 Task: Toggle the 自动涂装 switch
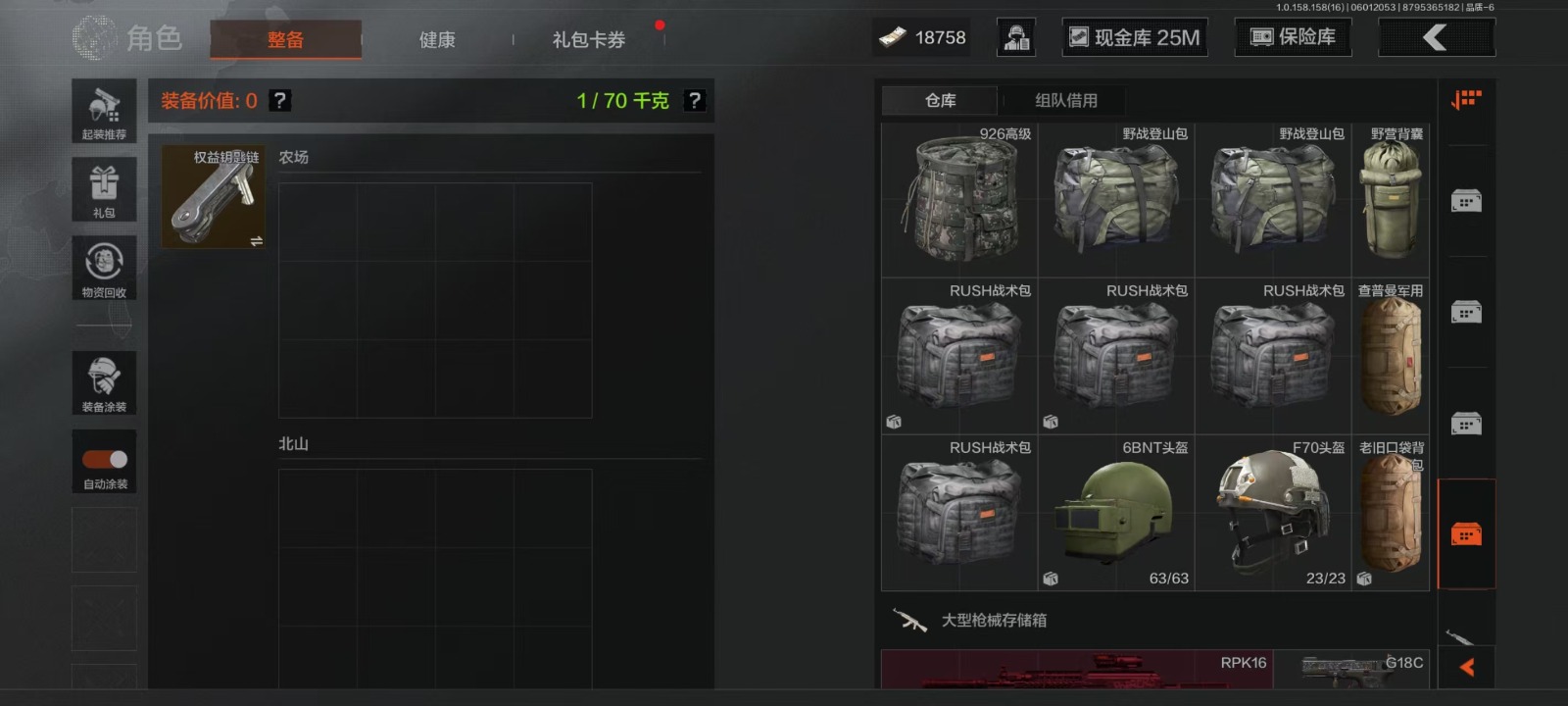point(105,459)
